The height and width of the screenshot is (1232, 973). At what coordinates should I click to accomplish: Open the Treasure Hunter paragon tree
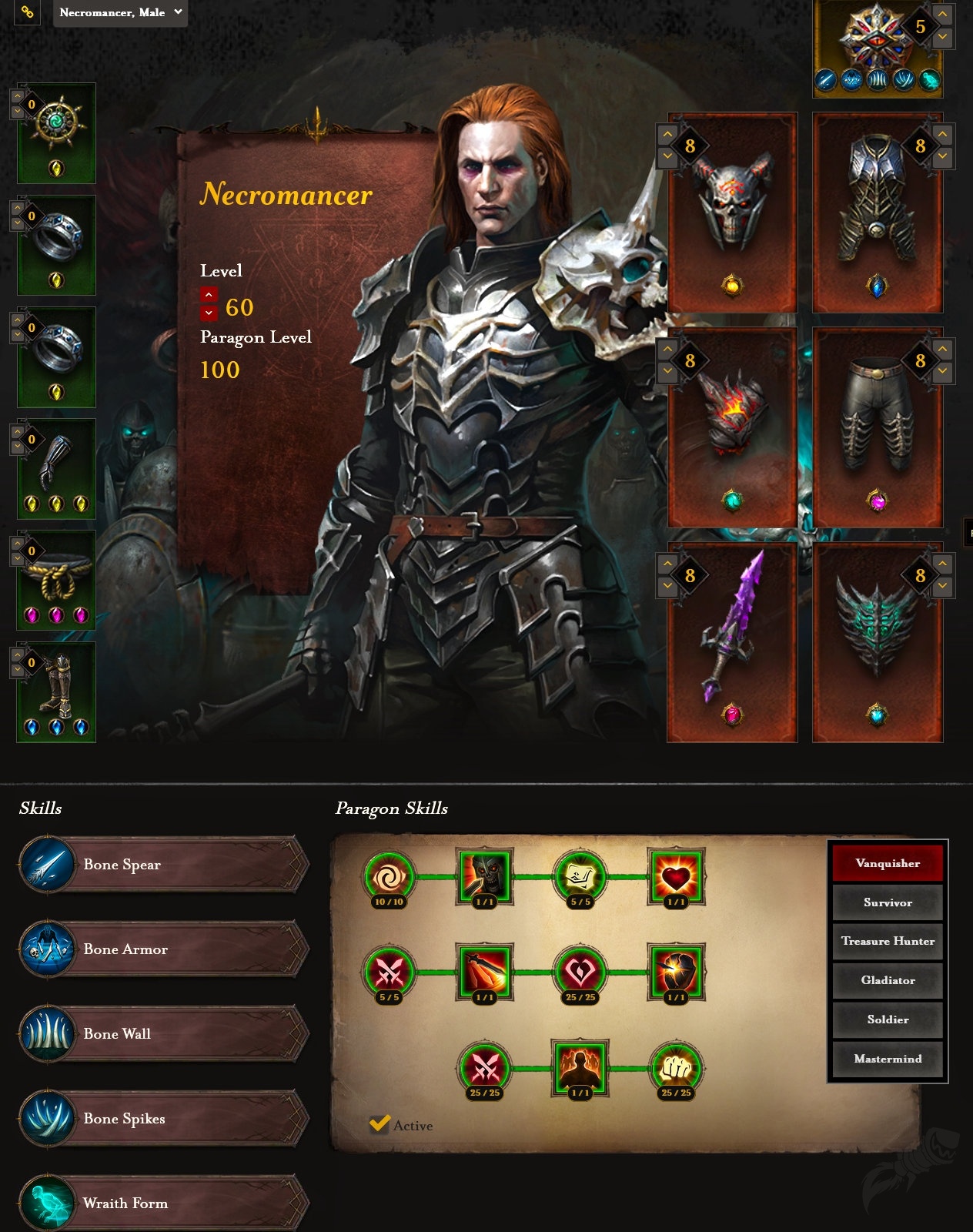[x=888, y=941]
